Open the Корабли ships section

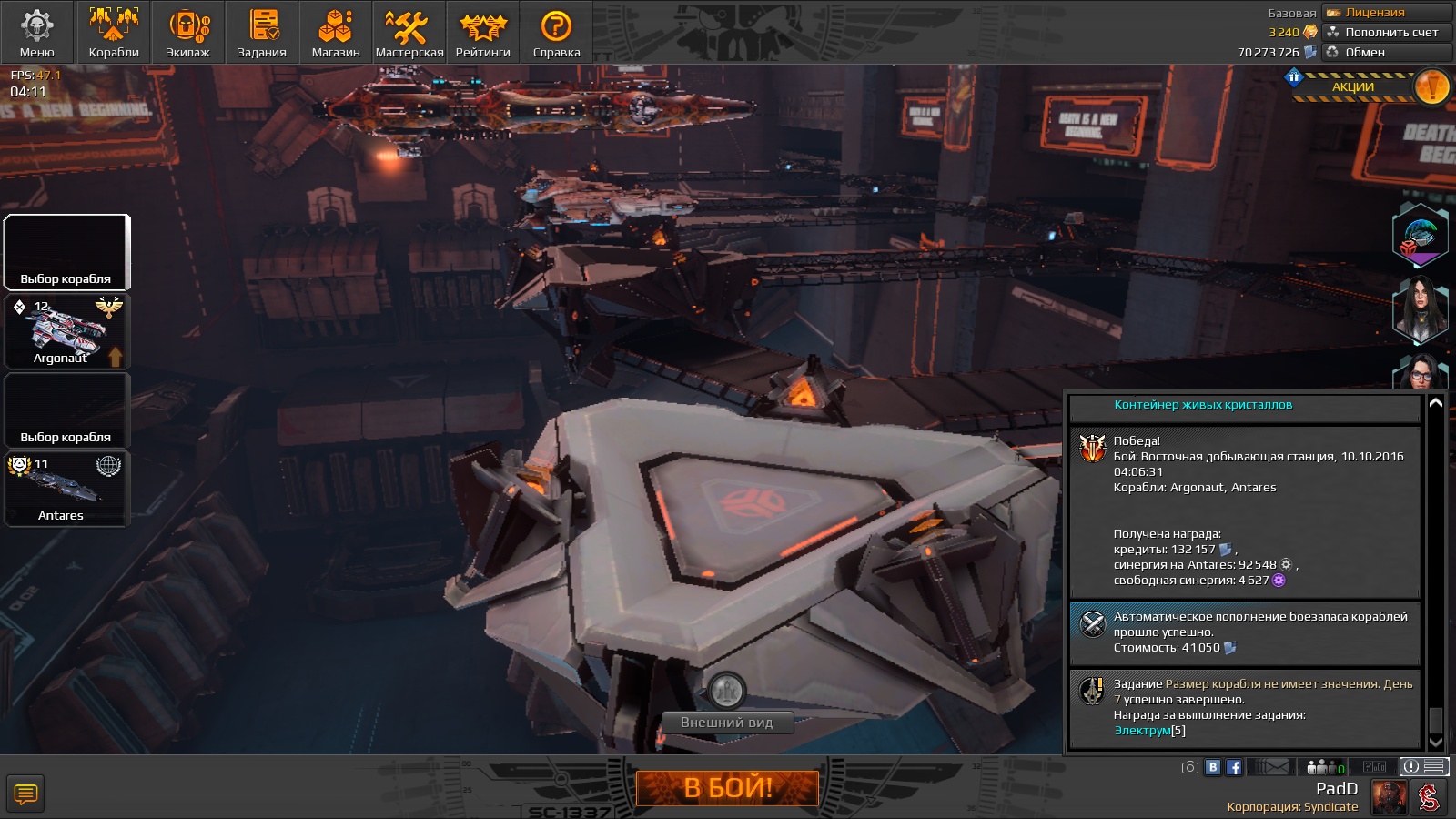(114, 33)
